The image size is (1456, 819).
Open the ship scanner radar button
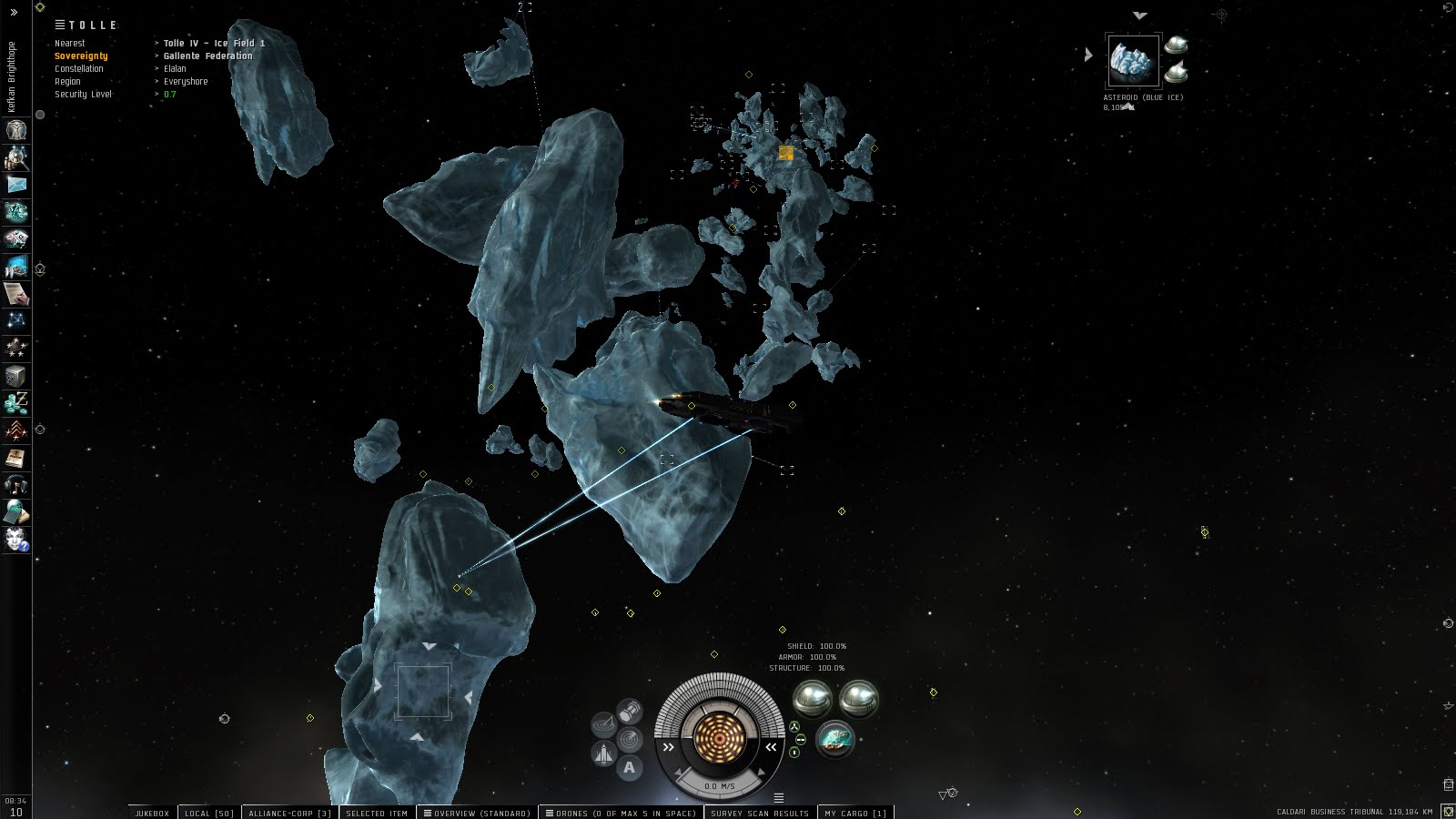(628, 740)
